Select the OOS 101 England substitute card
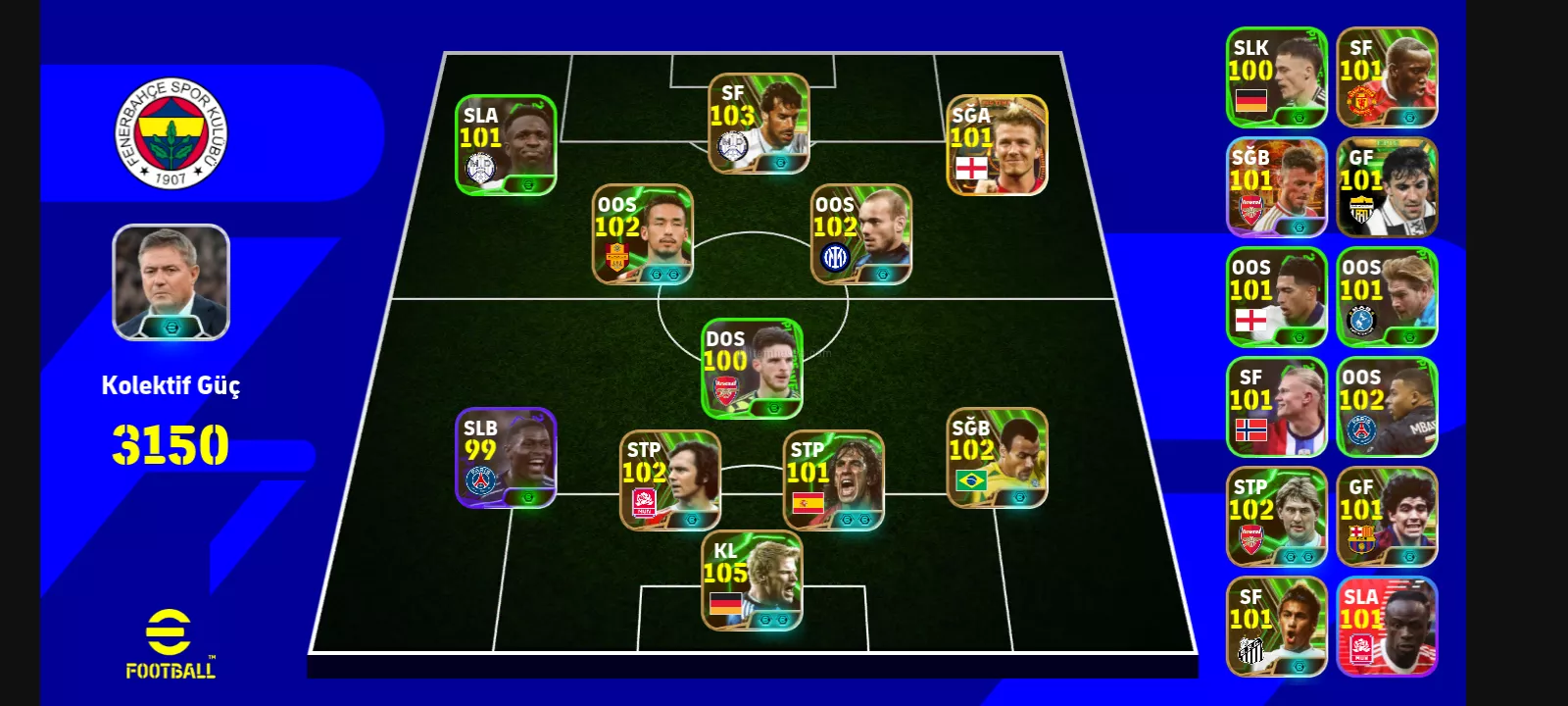Screen dimensions: 1568x706 pyautogui.click(x=1277, y=297)
